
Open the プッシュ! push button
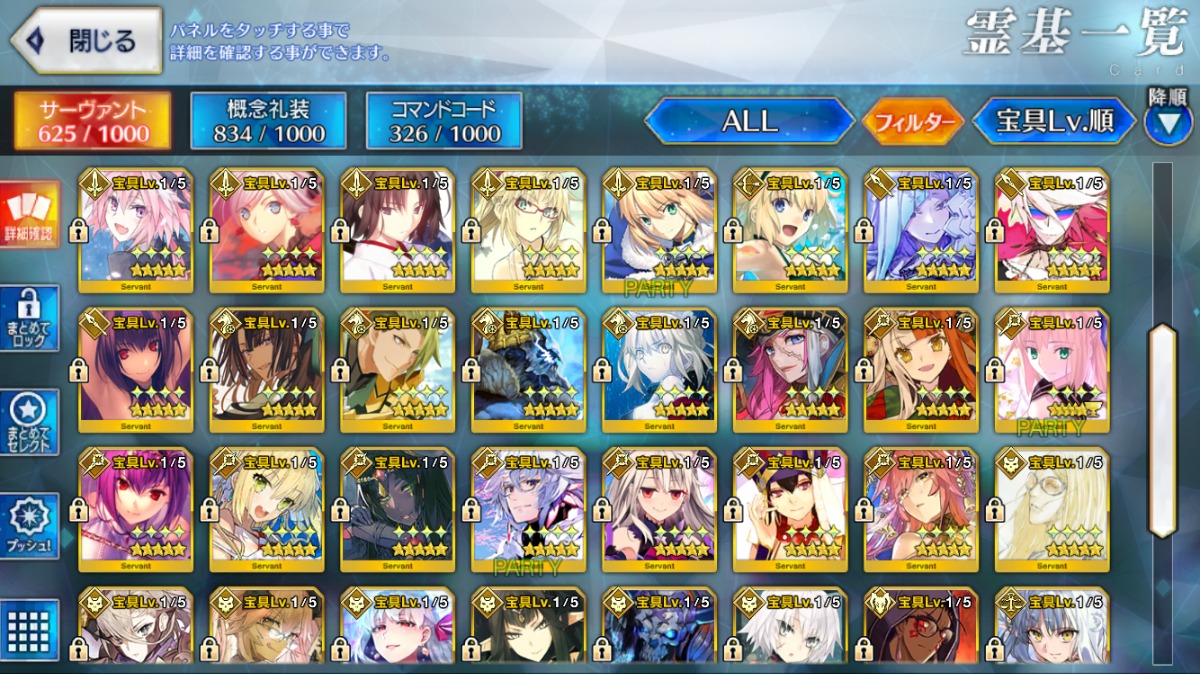coord(30,525)
